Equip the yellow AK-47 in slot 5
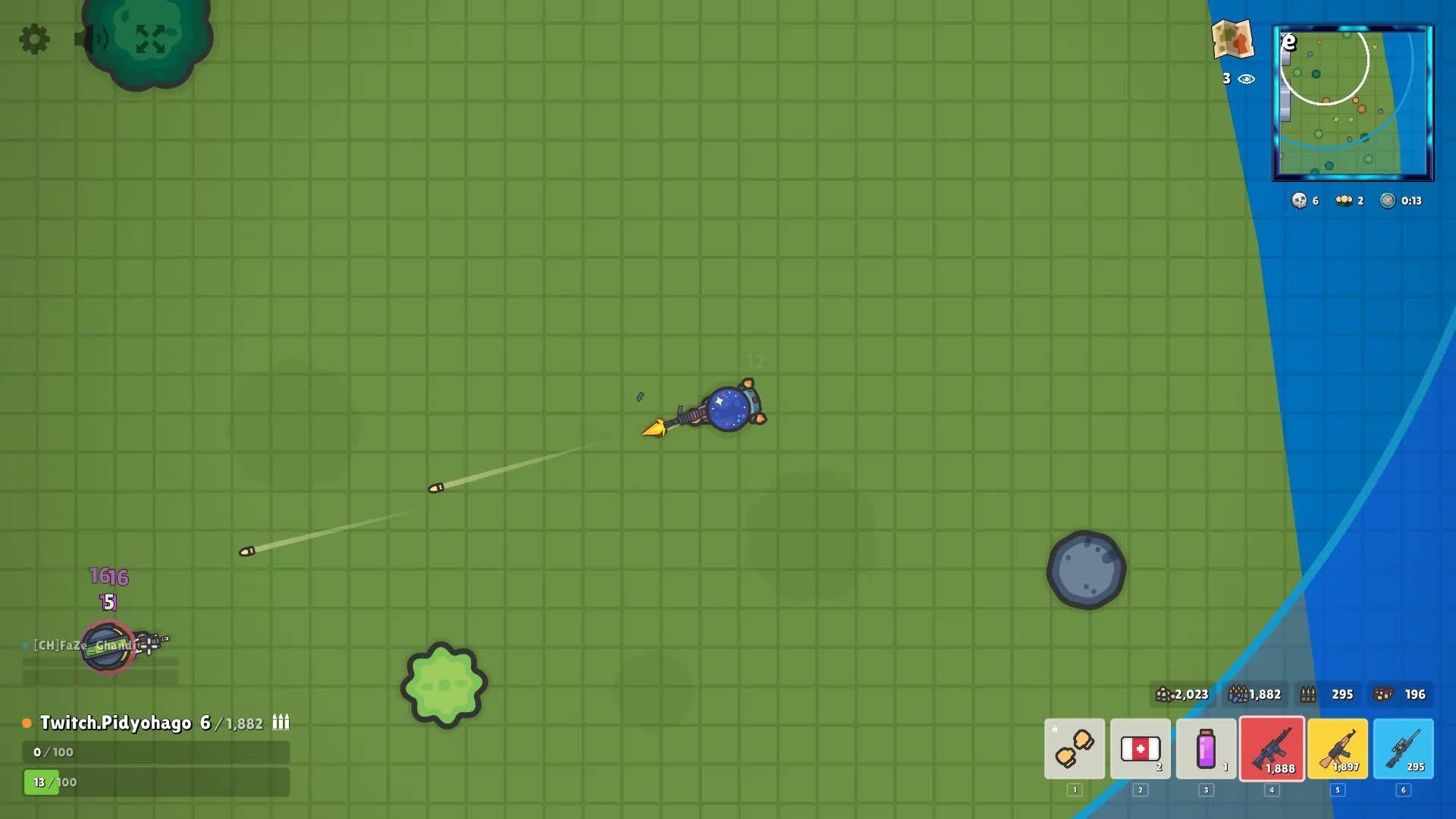Image resolution: width=1456 pixels, height=819 pixels. point(1338,751)
